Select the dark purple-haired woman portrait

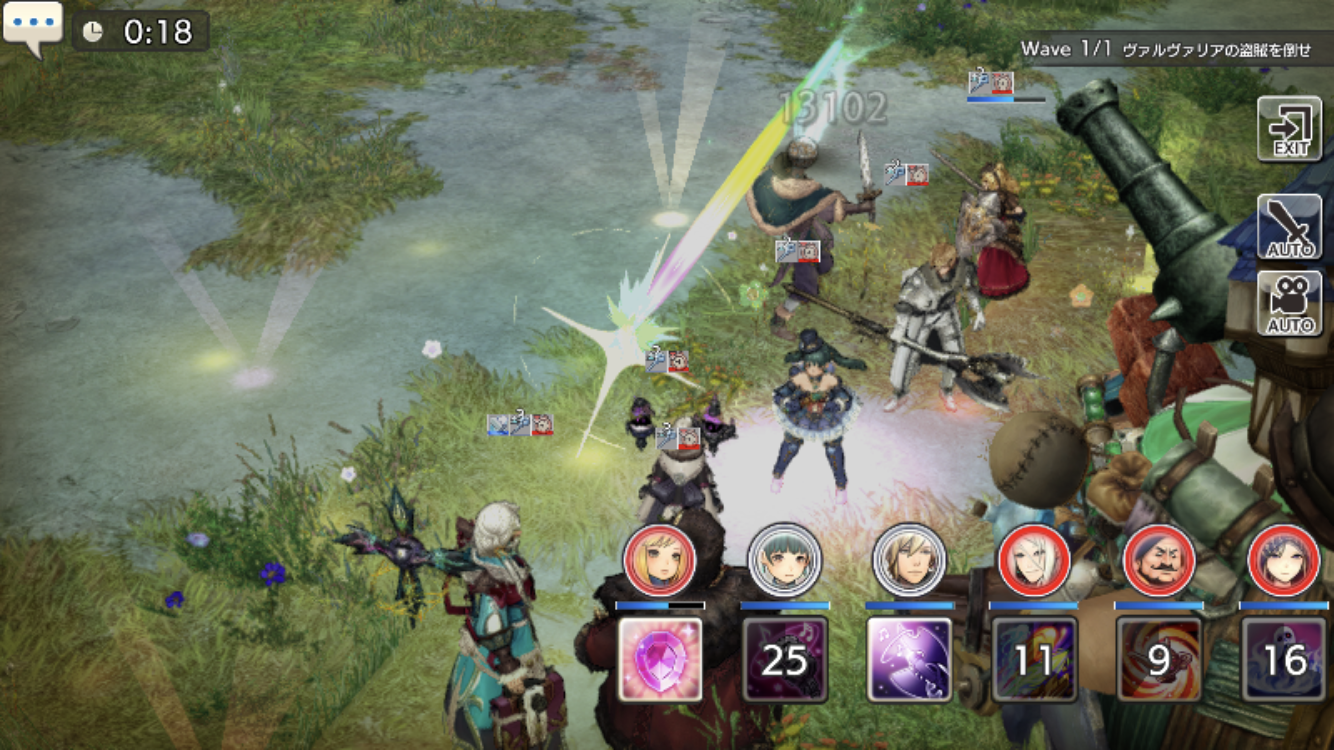[1283, 560]
